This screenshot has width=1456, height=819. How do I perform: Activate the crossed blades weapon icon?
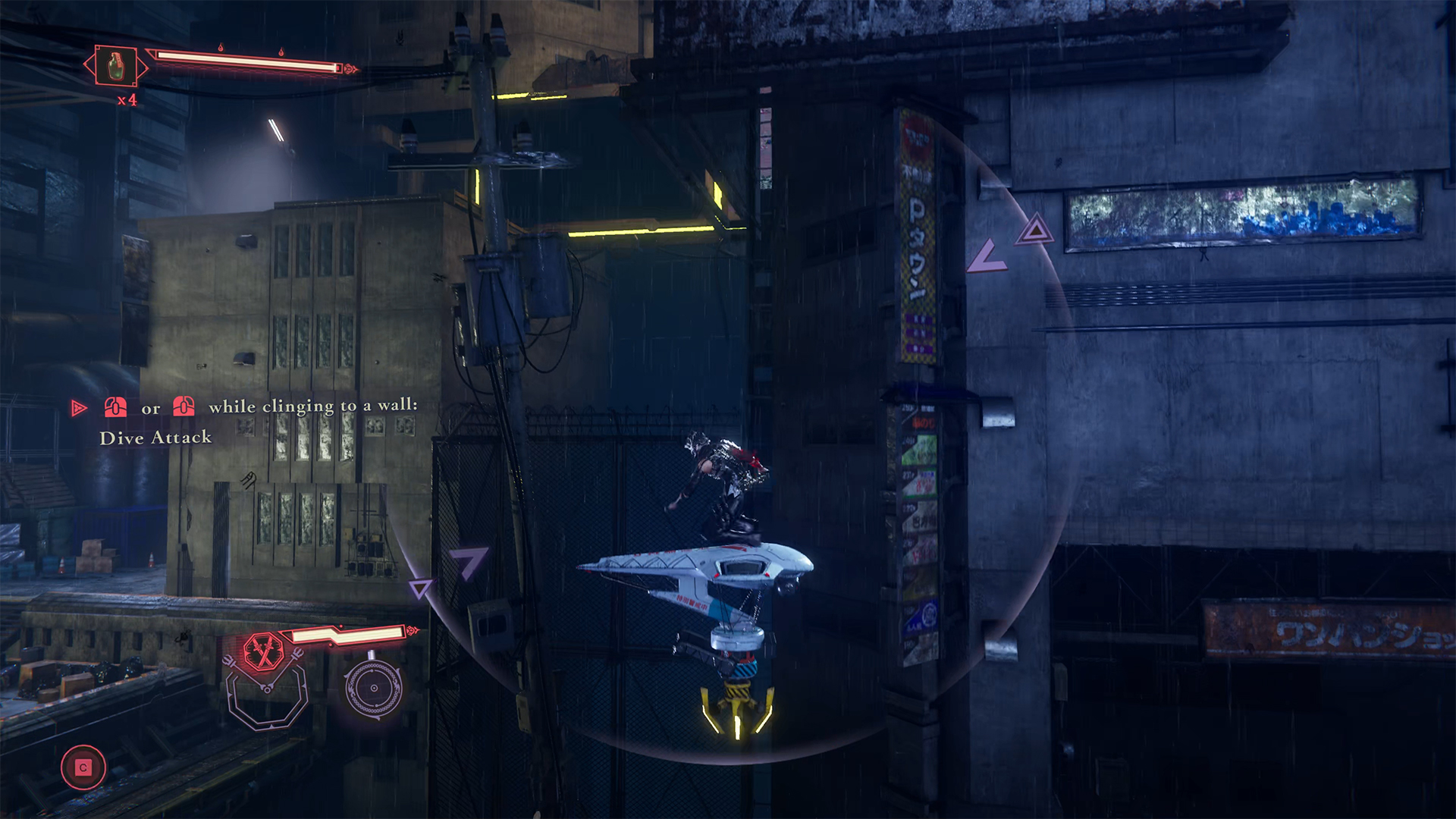(x=263, y=652)
